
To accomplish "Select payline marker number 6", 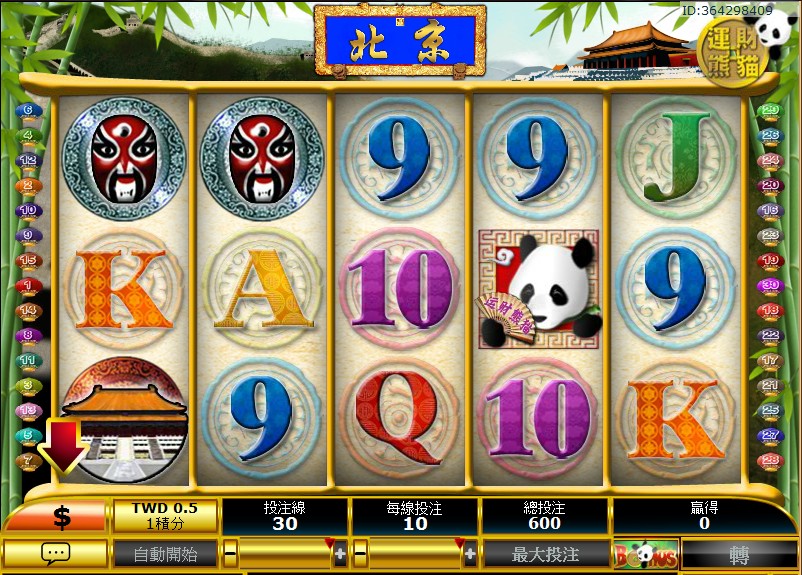I will tap(28, 110).
